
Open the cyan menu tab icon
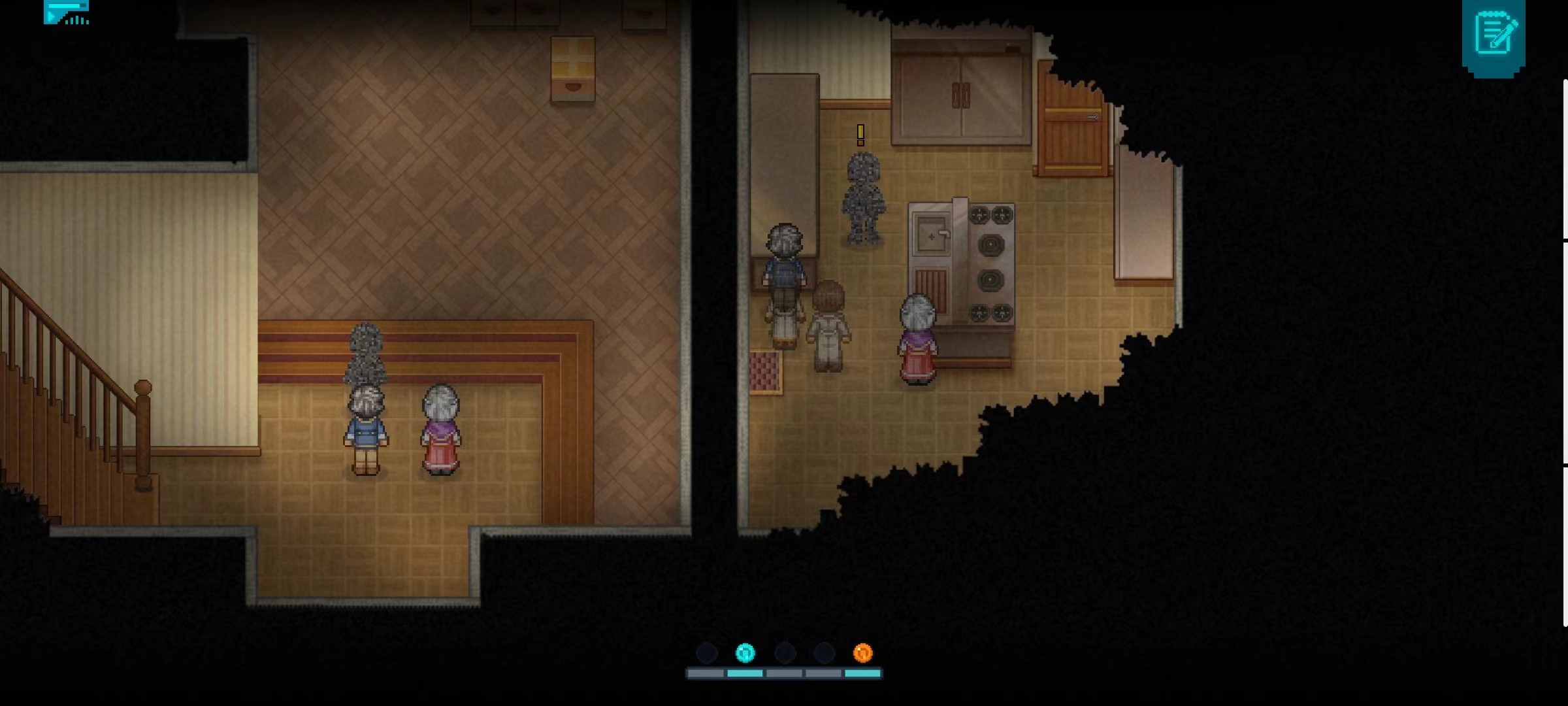(66, 12)
